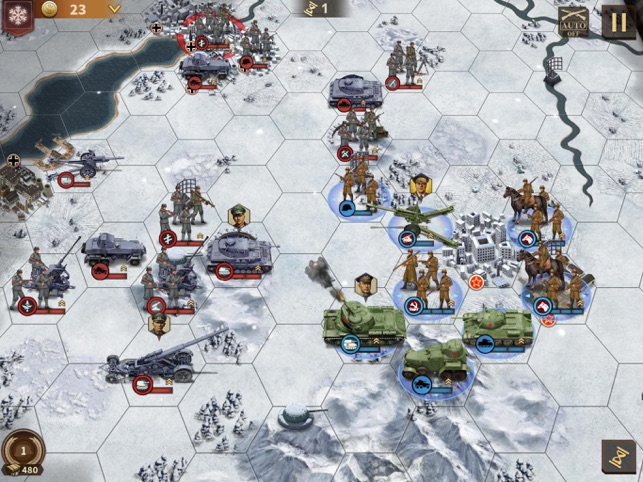
Task: Open the snowflake weather emblem
Action: coord(16,15)
